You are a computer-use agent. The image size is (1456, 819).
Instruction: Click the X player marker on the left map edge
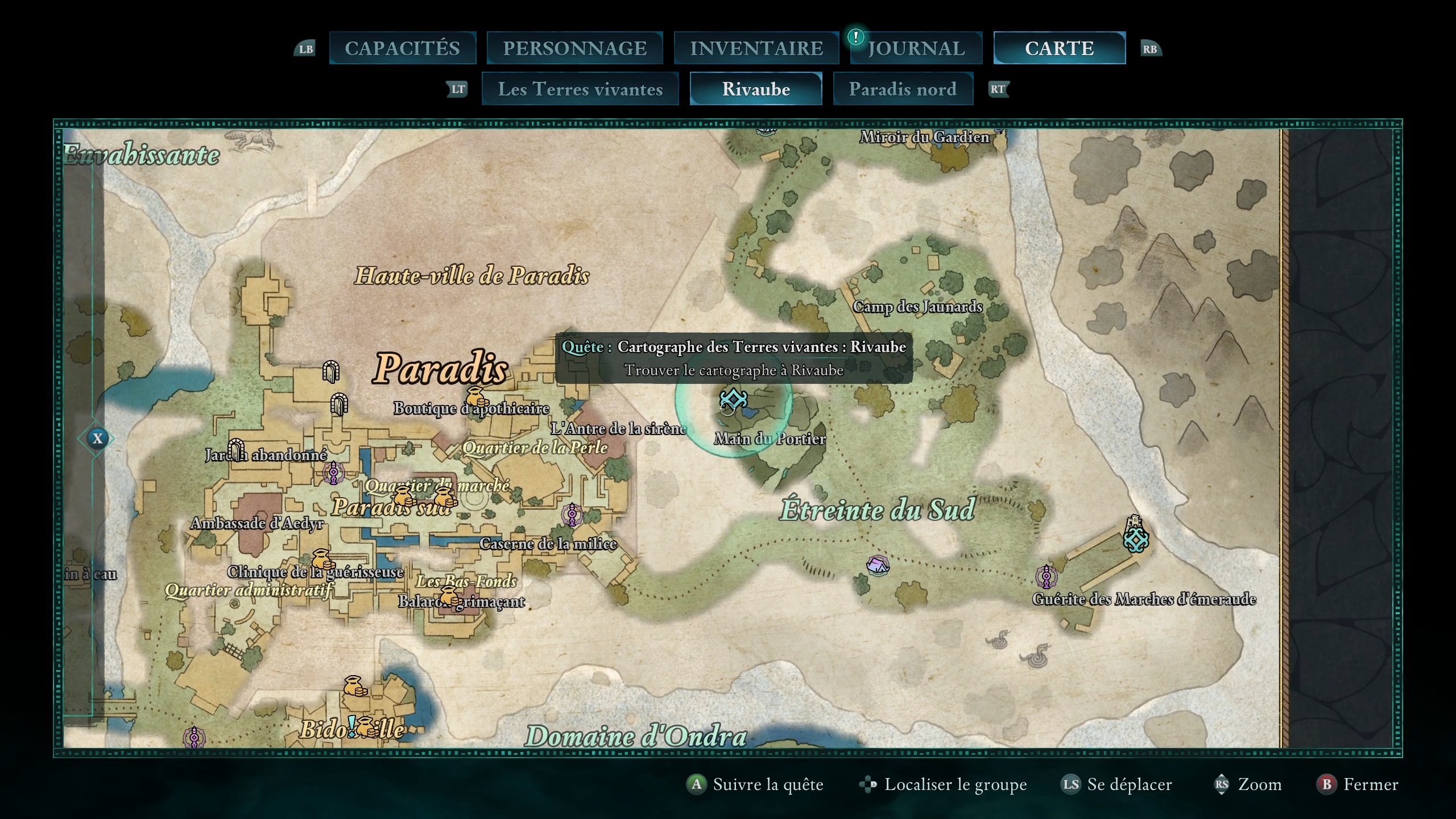[x=97, y=439]
